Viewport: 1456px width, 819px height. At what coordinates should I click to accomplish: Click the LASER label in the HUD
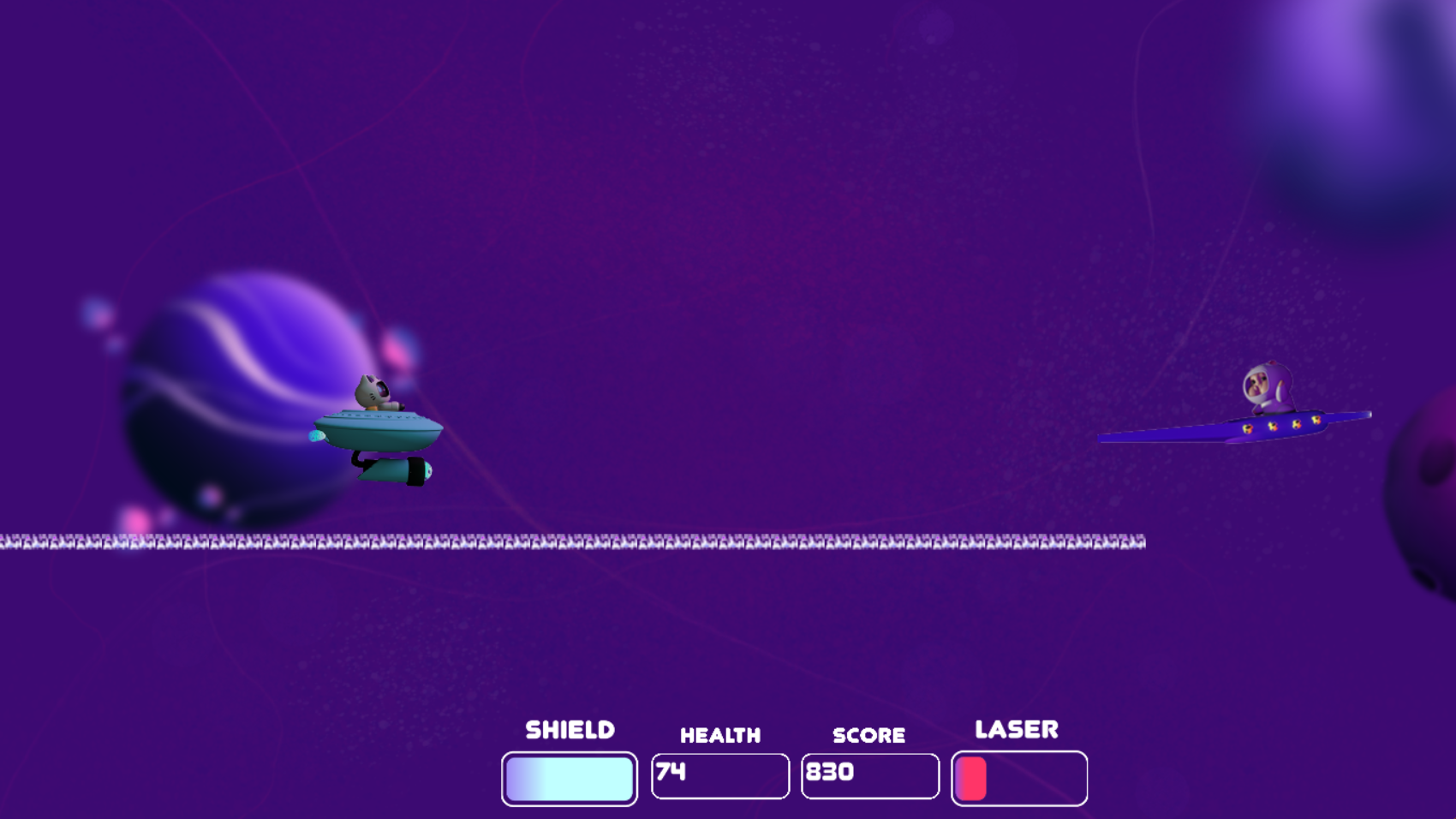pos(1016,729)
